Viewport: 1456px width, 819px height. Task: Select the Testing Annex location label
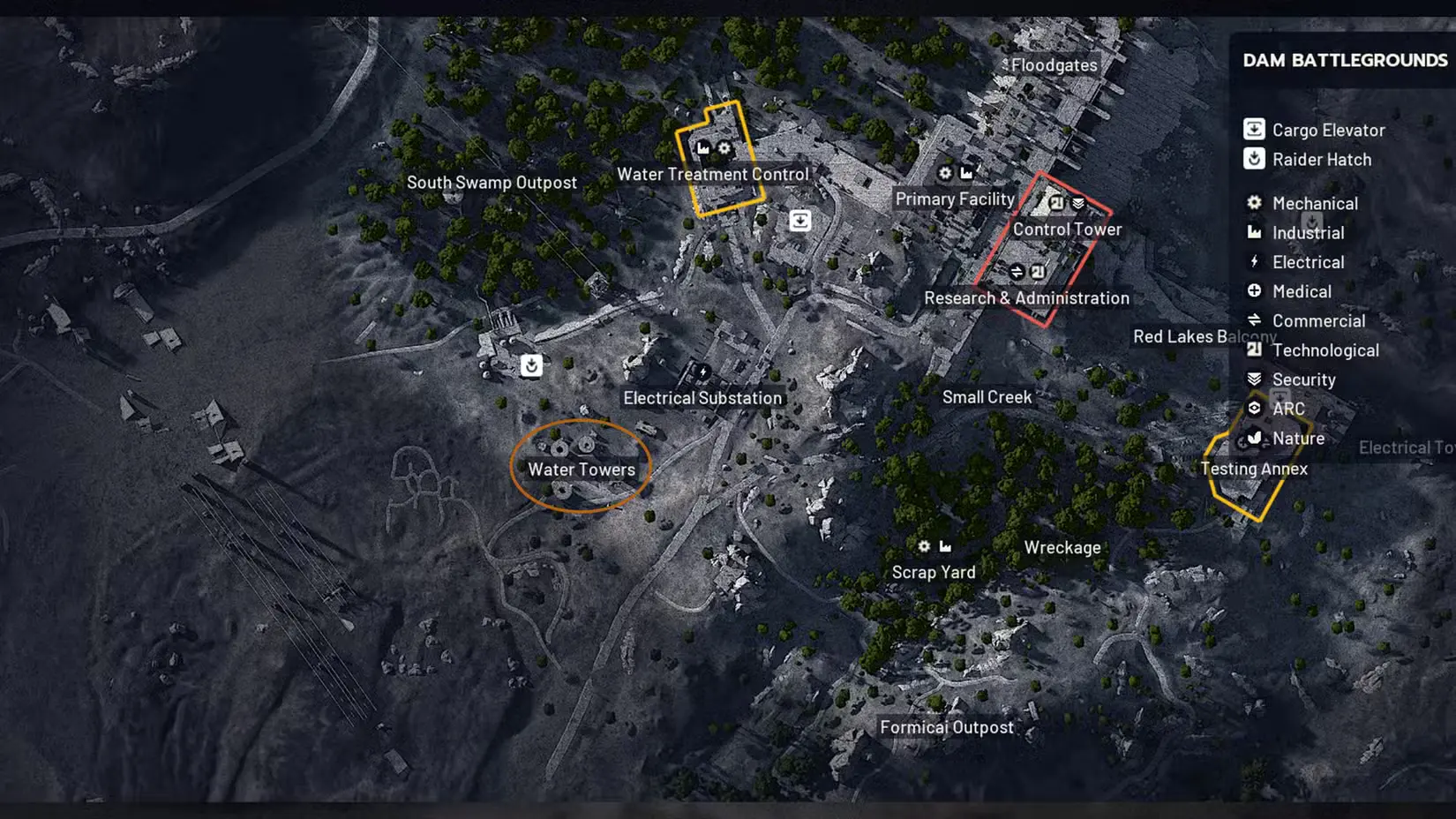click(x=1254, y=469)
